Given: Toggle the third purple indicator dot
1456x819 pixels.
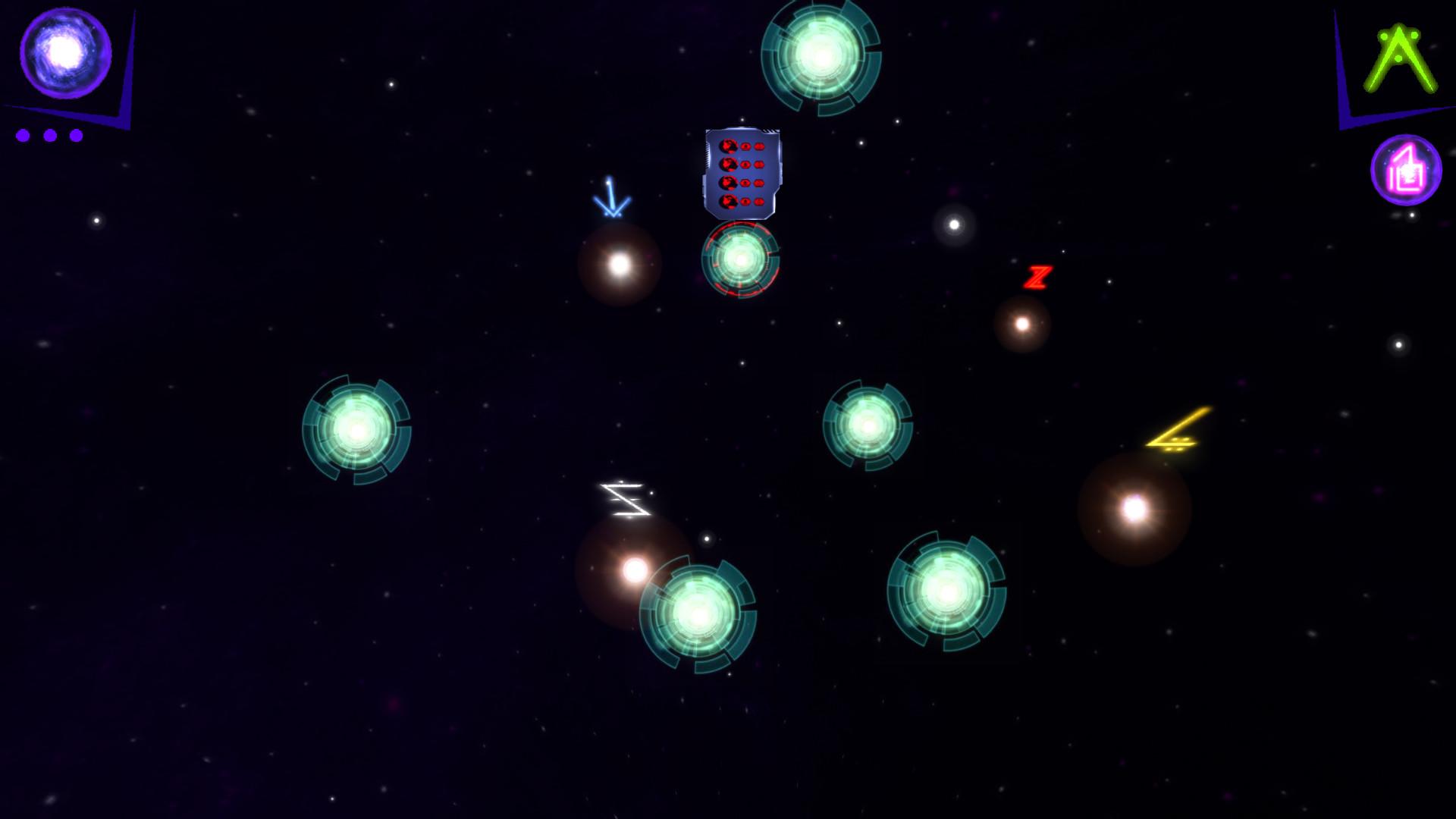Looking at the screenshot, I should tap(76, 136).
